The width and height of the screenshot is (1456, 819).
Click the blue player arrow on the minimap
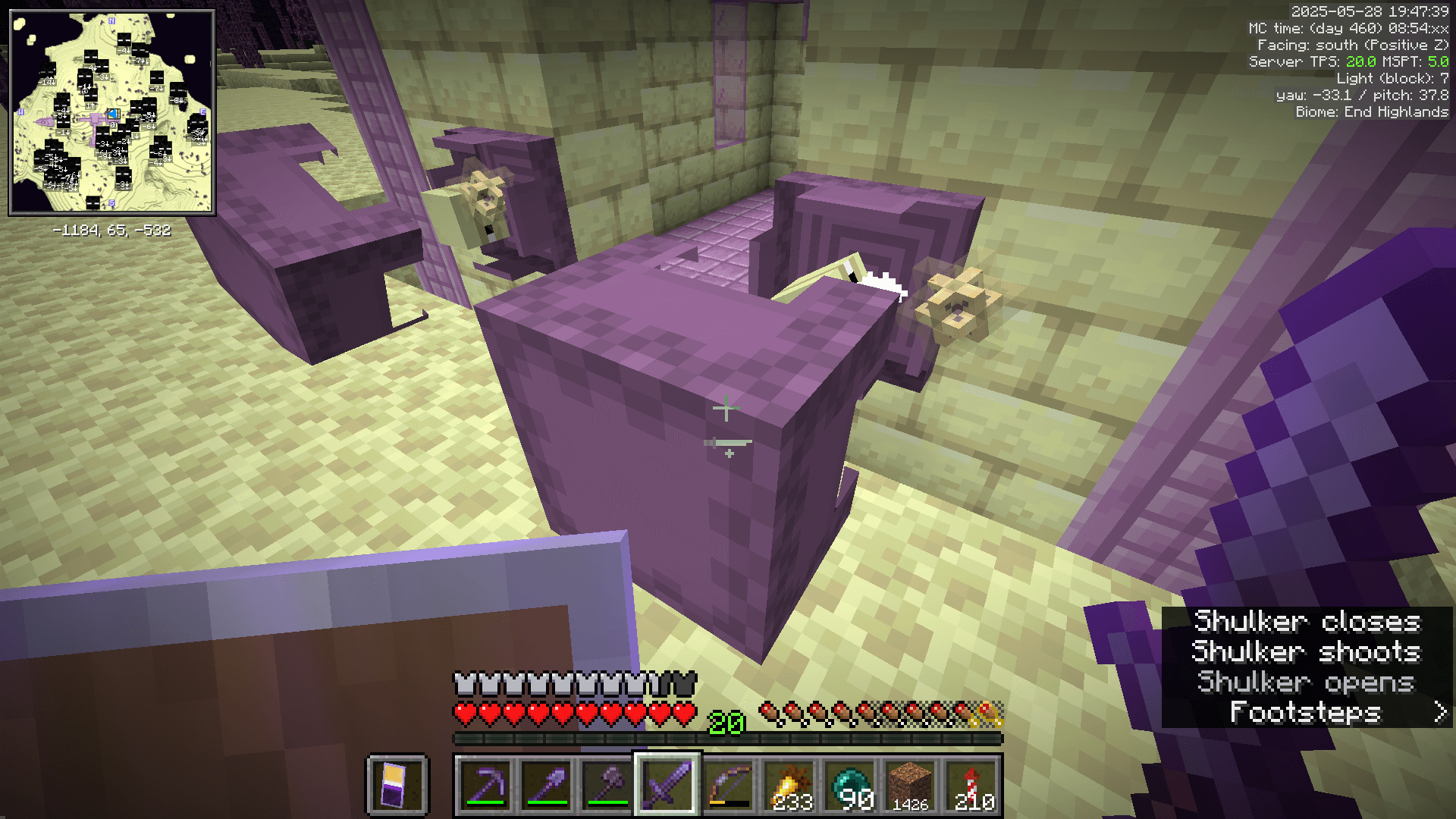[114, 115]
